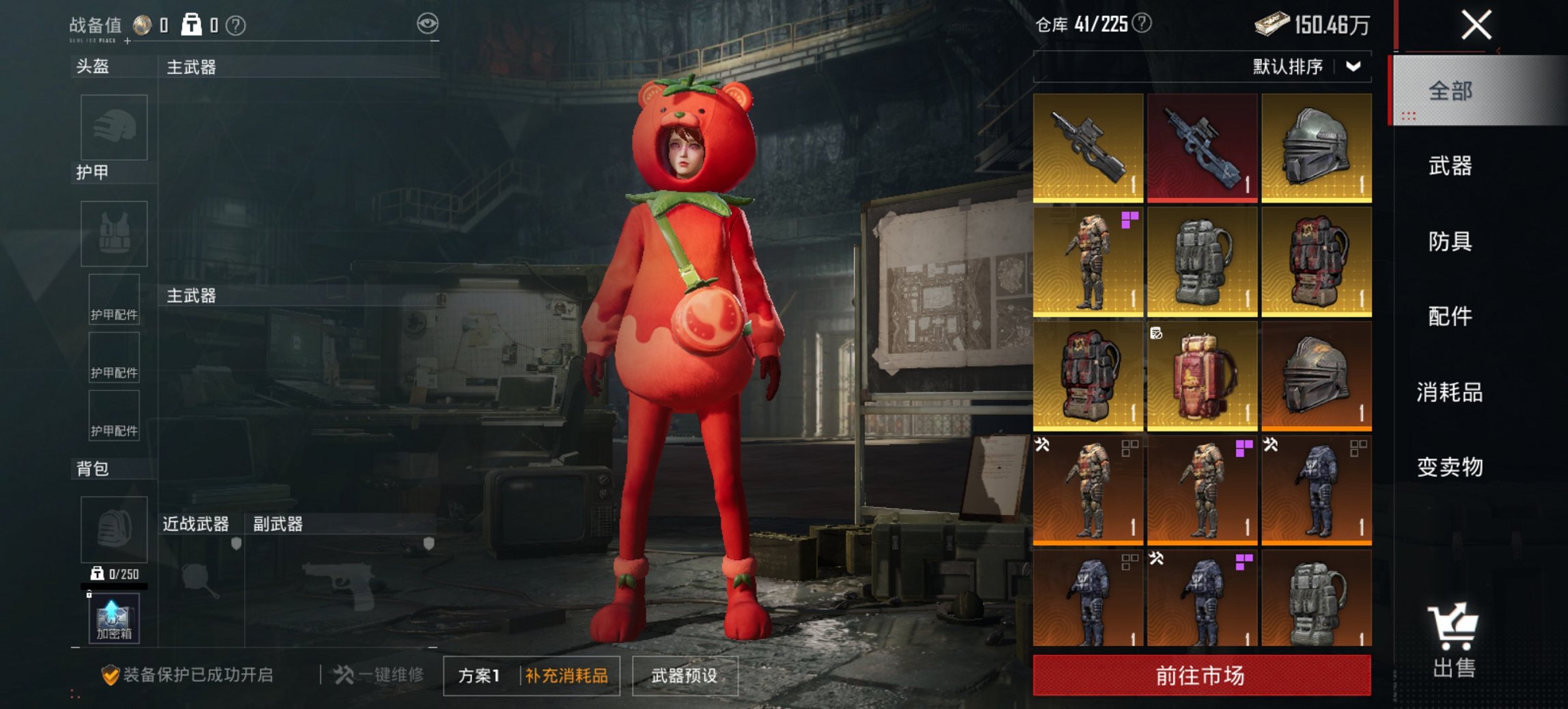Select the empty armor vest slot

pos(113,232)
